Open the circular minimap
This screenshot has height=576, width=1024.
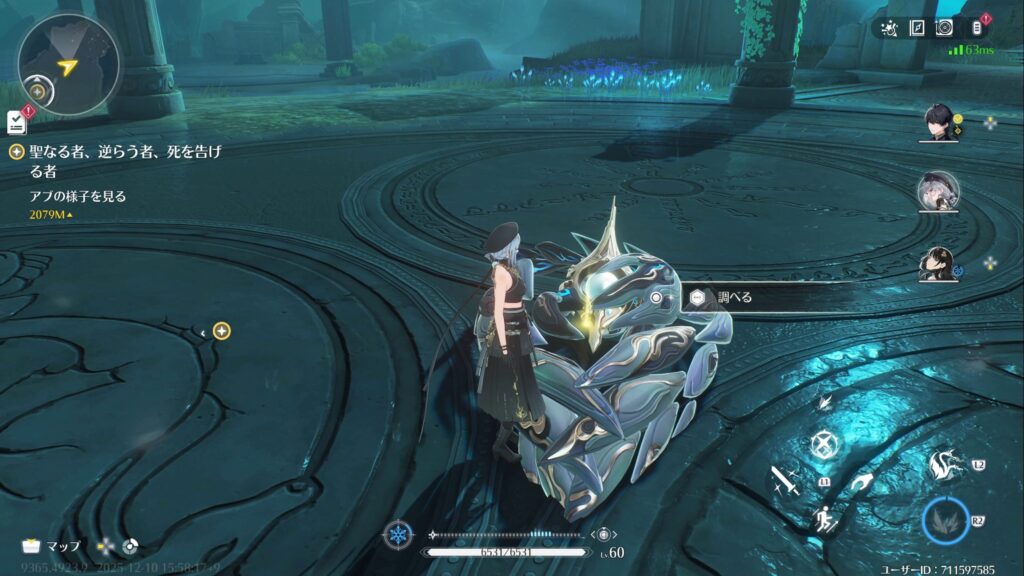tap(68, 65)
